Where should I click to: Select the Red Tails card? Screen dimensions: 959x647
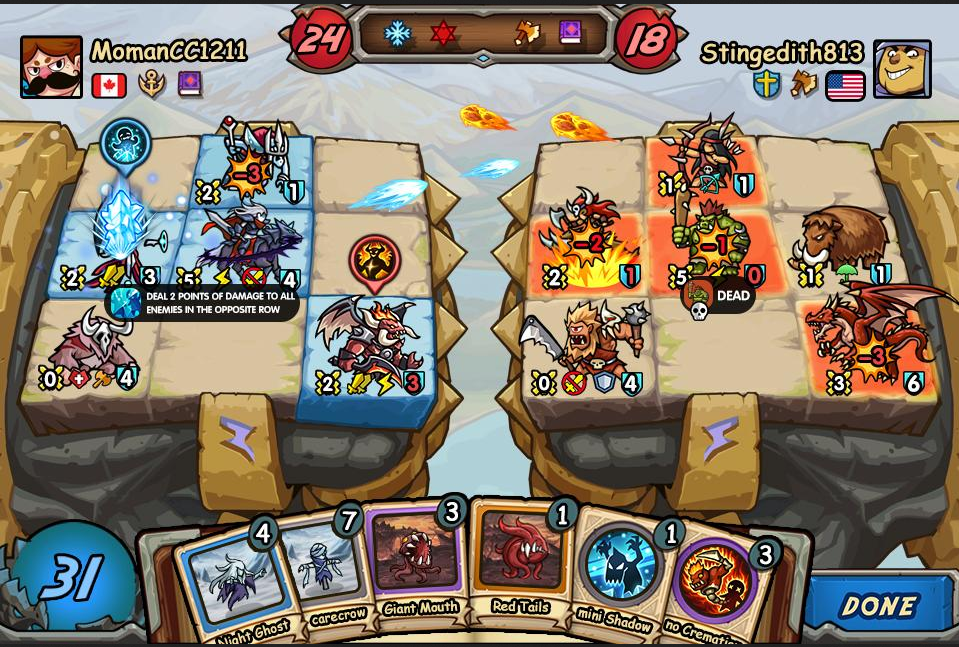click(x=519, y=560)
